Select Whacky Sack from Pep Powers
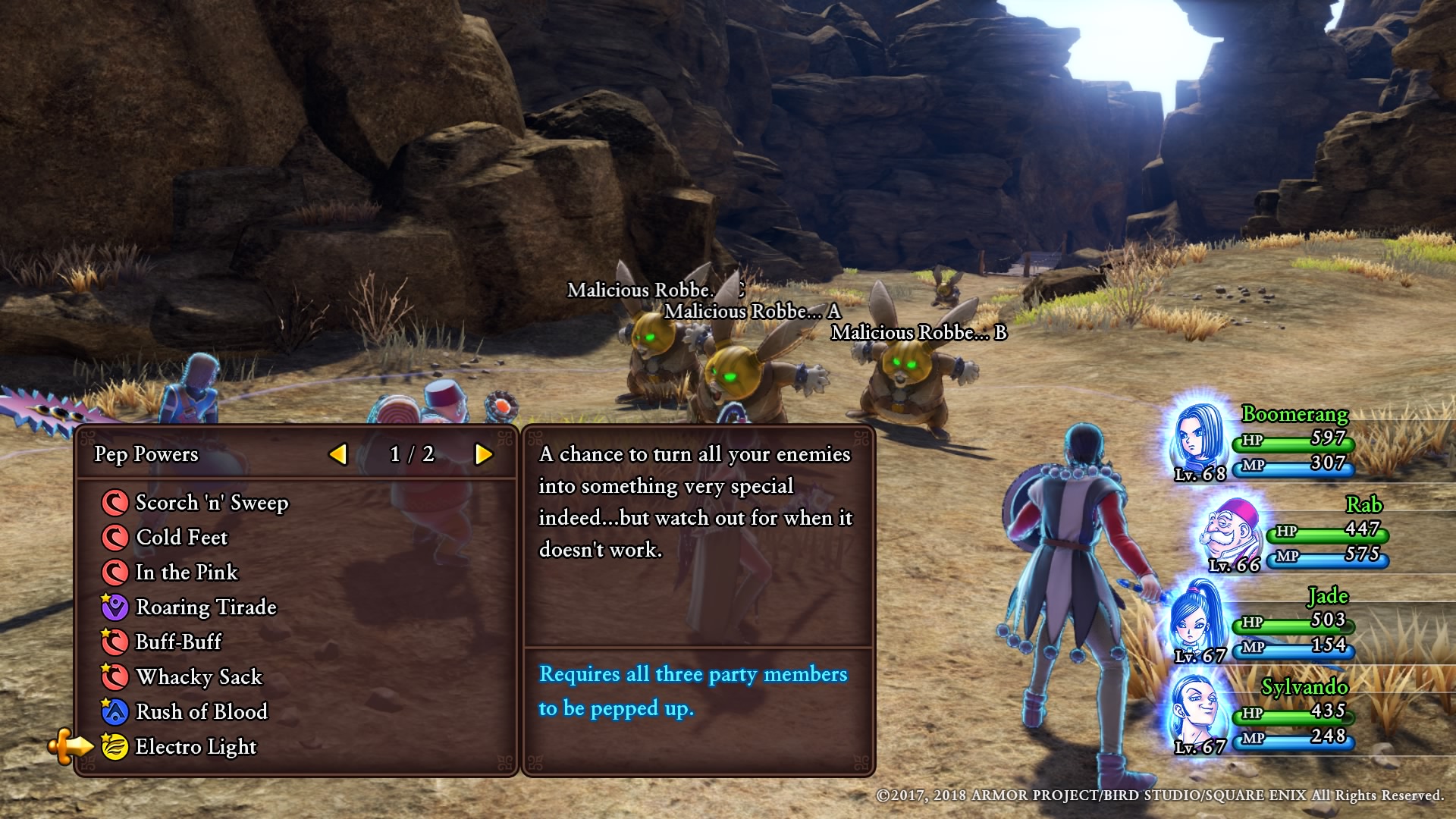This screenshot has height=819, width=1456. tap(199, 677)
